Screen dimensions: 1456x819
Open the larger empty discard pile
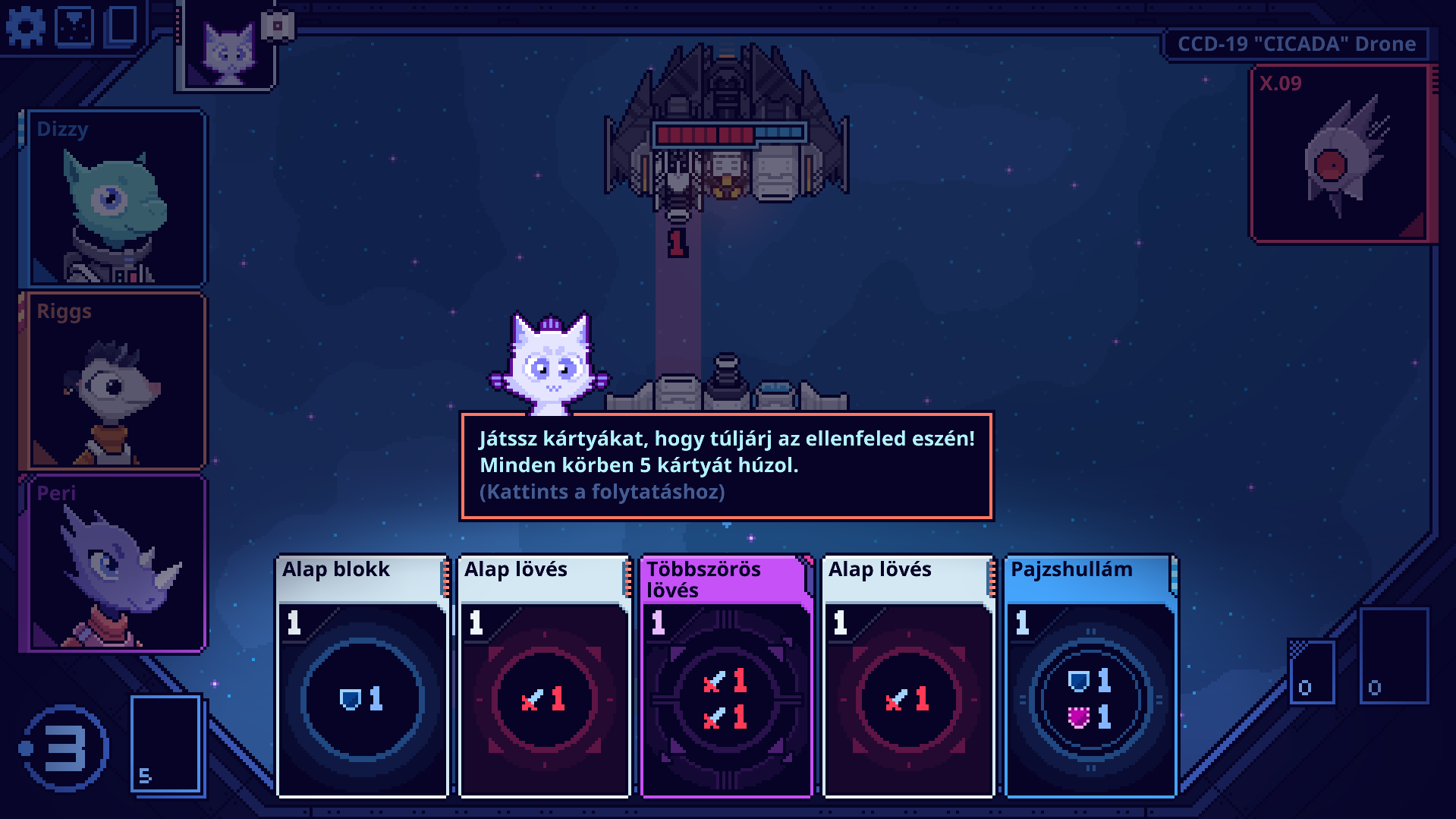(x=1393, y=656)
